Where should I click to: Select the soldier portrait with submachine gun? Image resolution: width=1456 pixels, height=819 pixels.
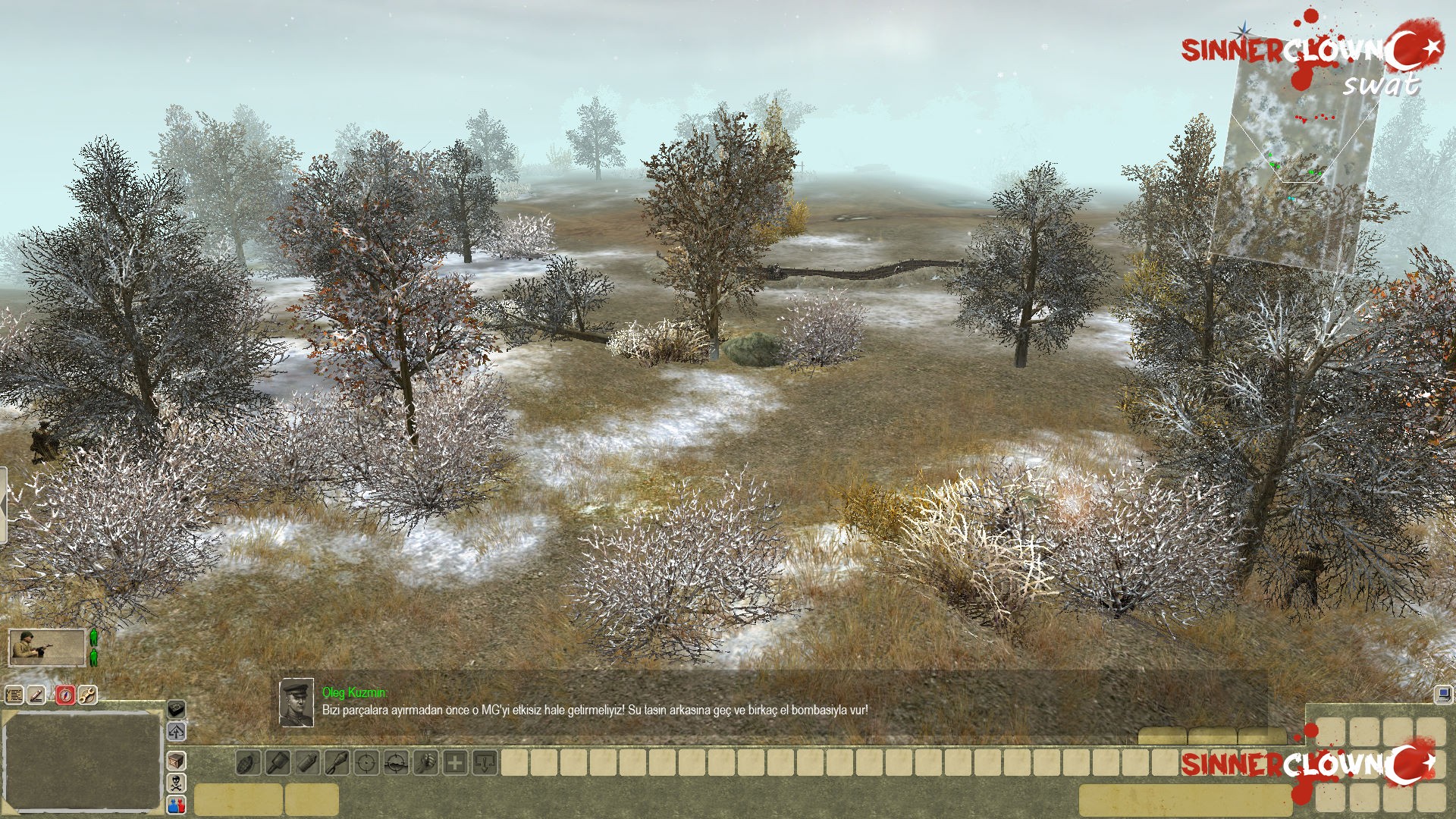click(x=46, y=648)
